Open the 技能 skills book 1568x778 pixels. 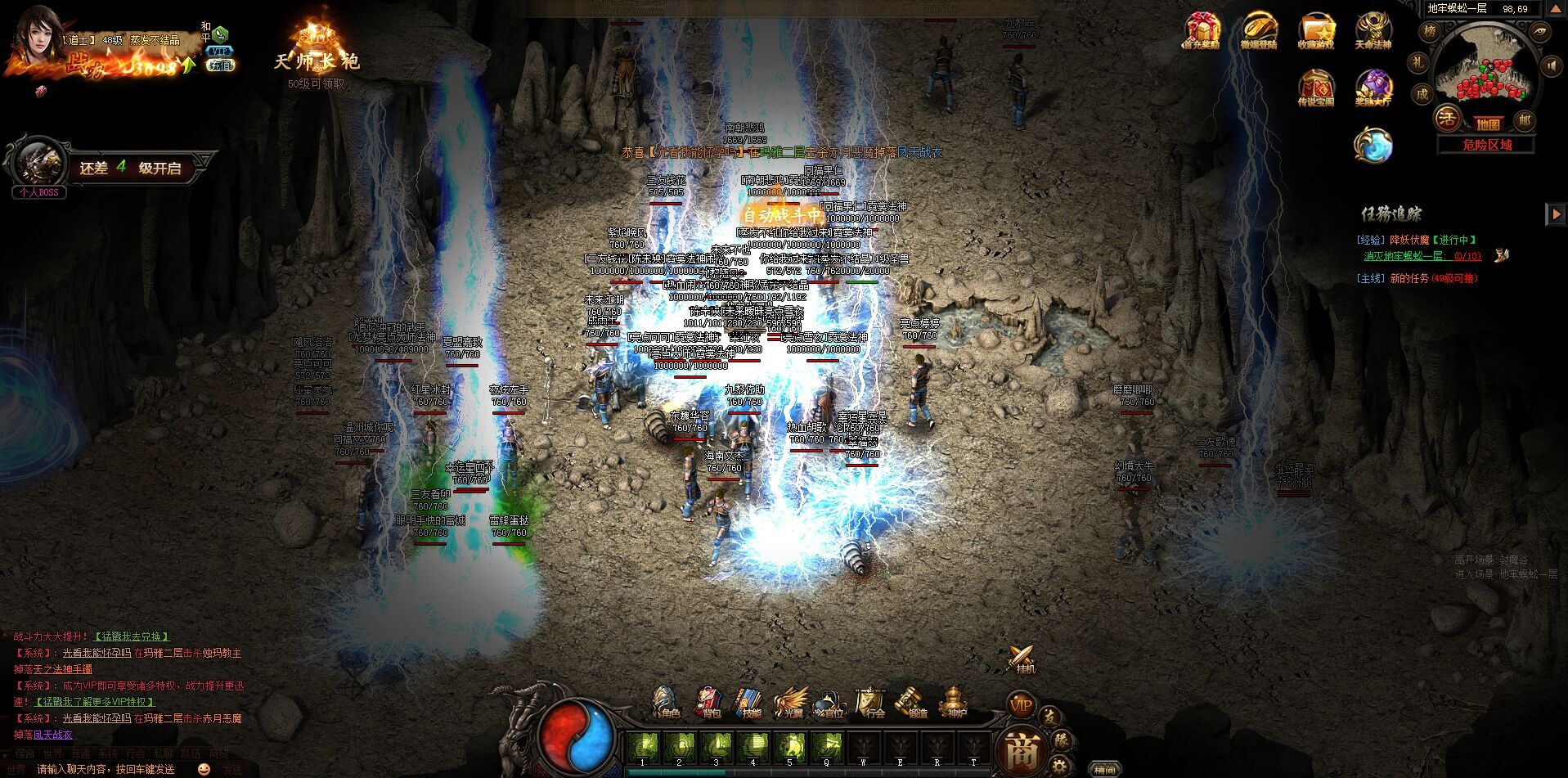click(x=750, y=704)
